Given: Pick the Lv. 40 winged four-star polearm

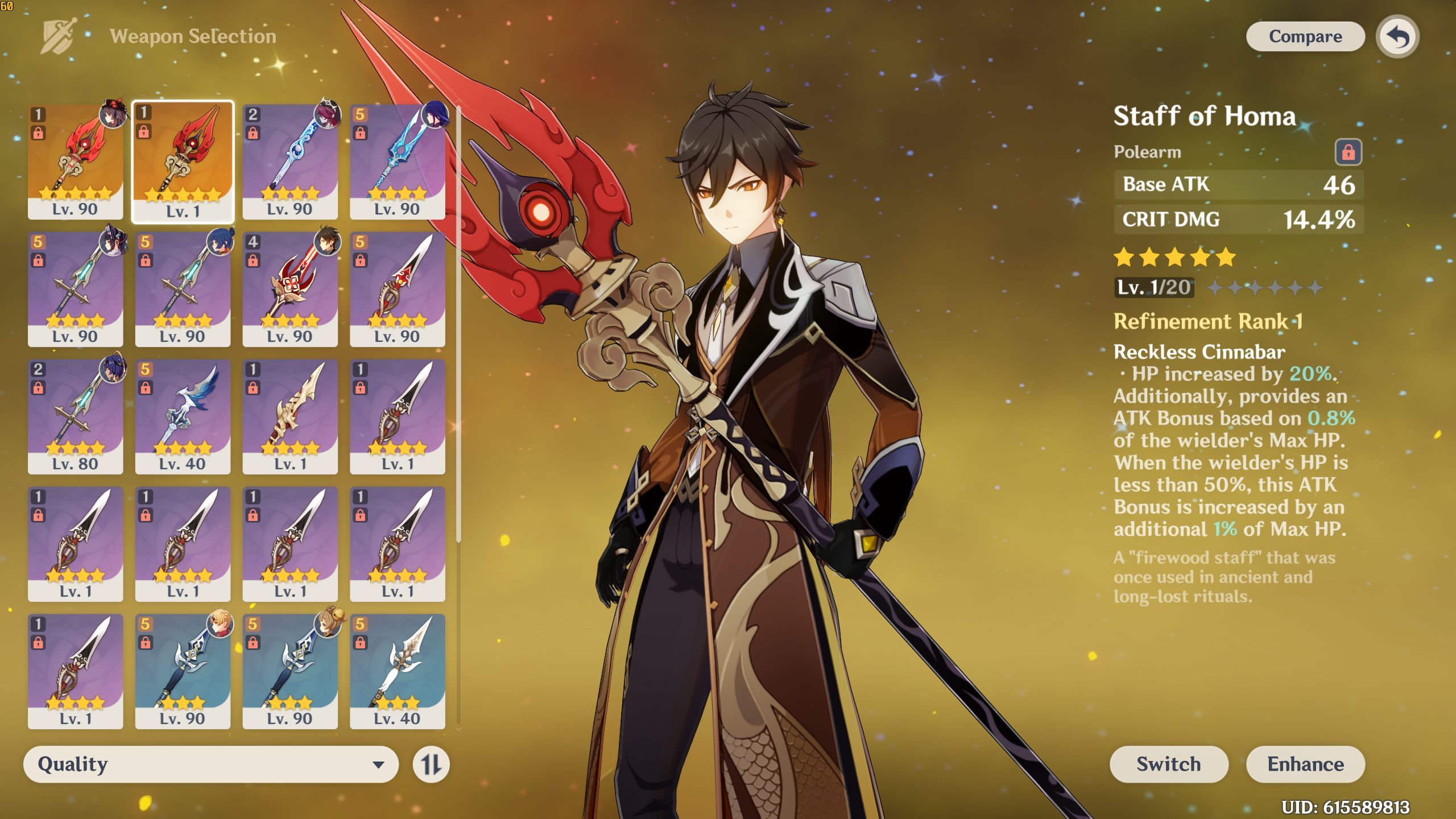Looking at the screenshot, I should pyautogui.click(x=183, y=416).
